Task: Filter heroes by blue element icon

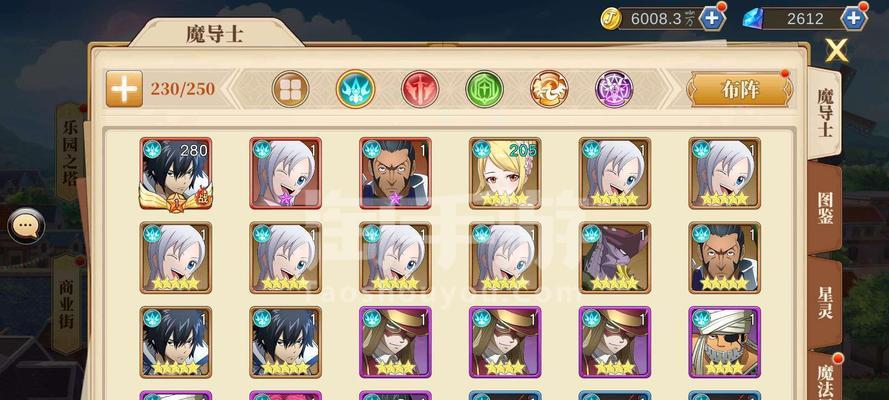Action: point(355,89)
